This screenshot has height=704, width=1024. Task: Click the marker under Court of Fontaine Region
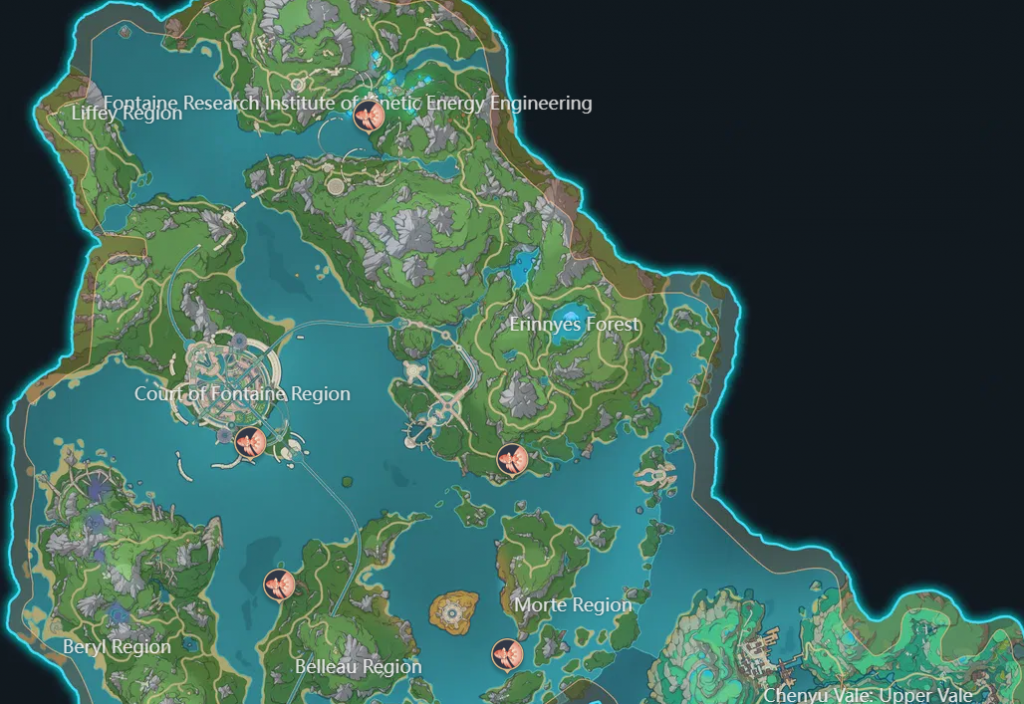(250, 441)
